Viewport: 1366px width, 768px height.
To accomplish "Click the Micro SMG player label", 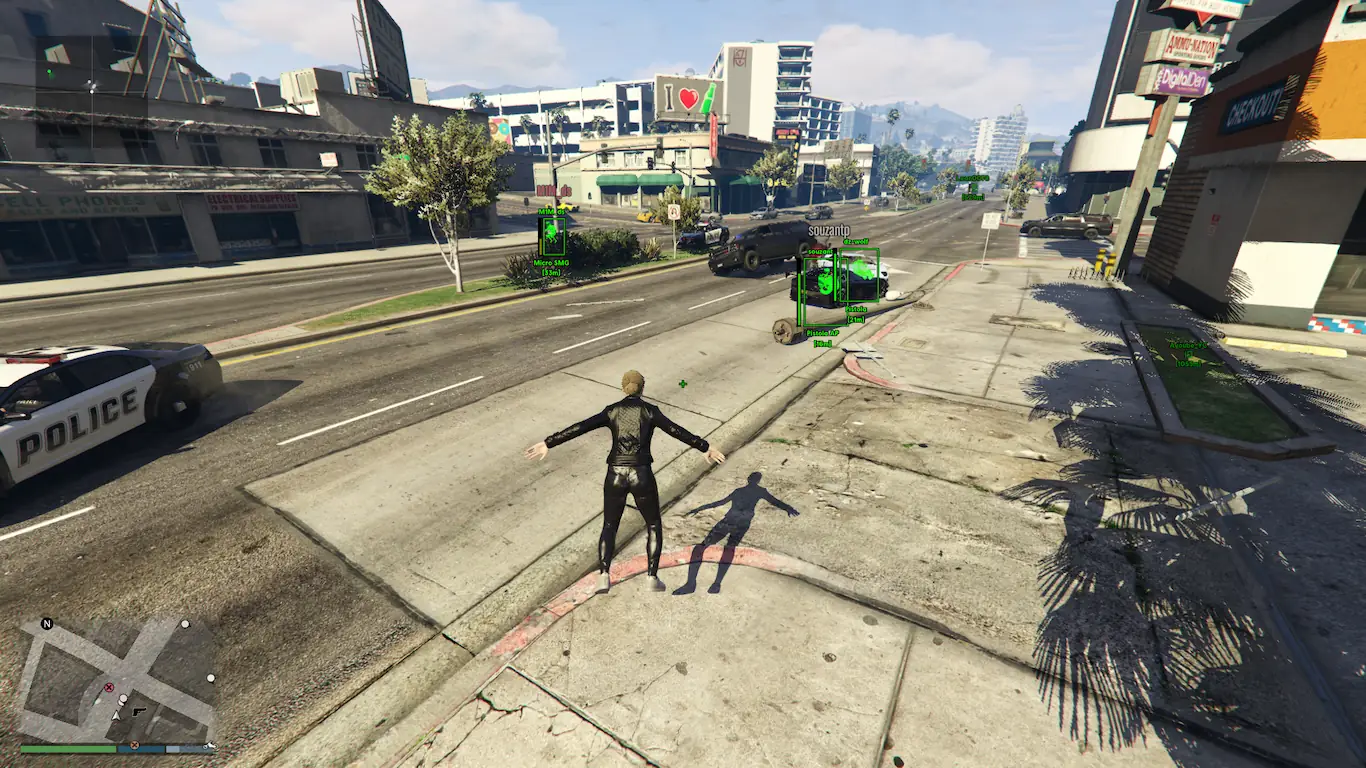I will point(550,262).
